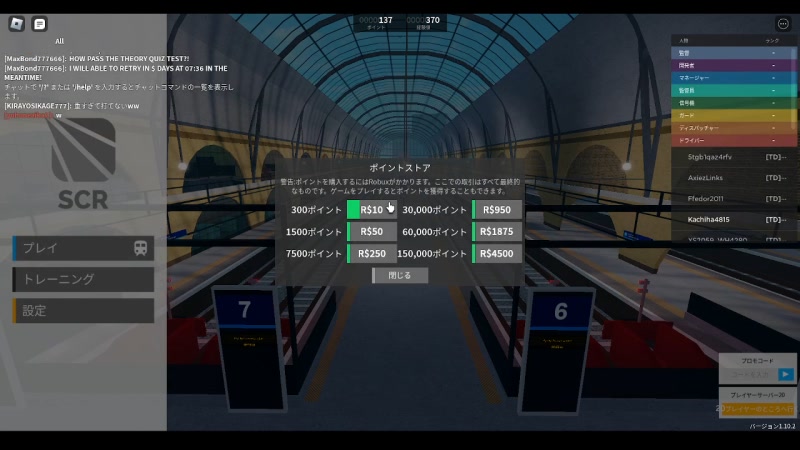Purchase 150,000 points for R$4500
Viewport: 800px width, 450px height.
click(497, 254)
